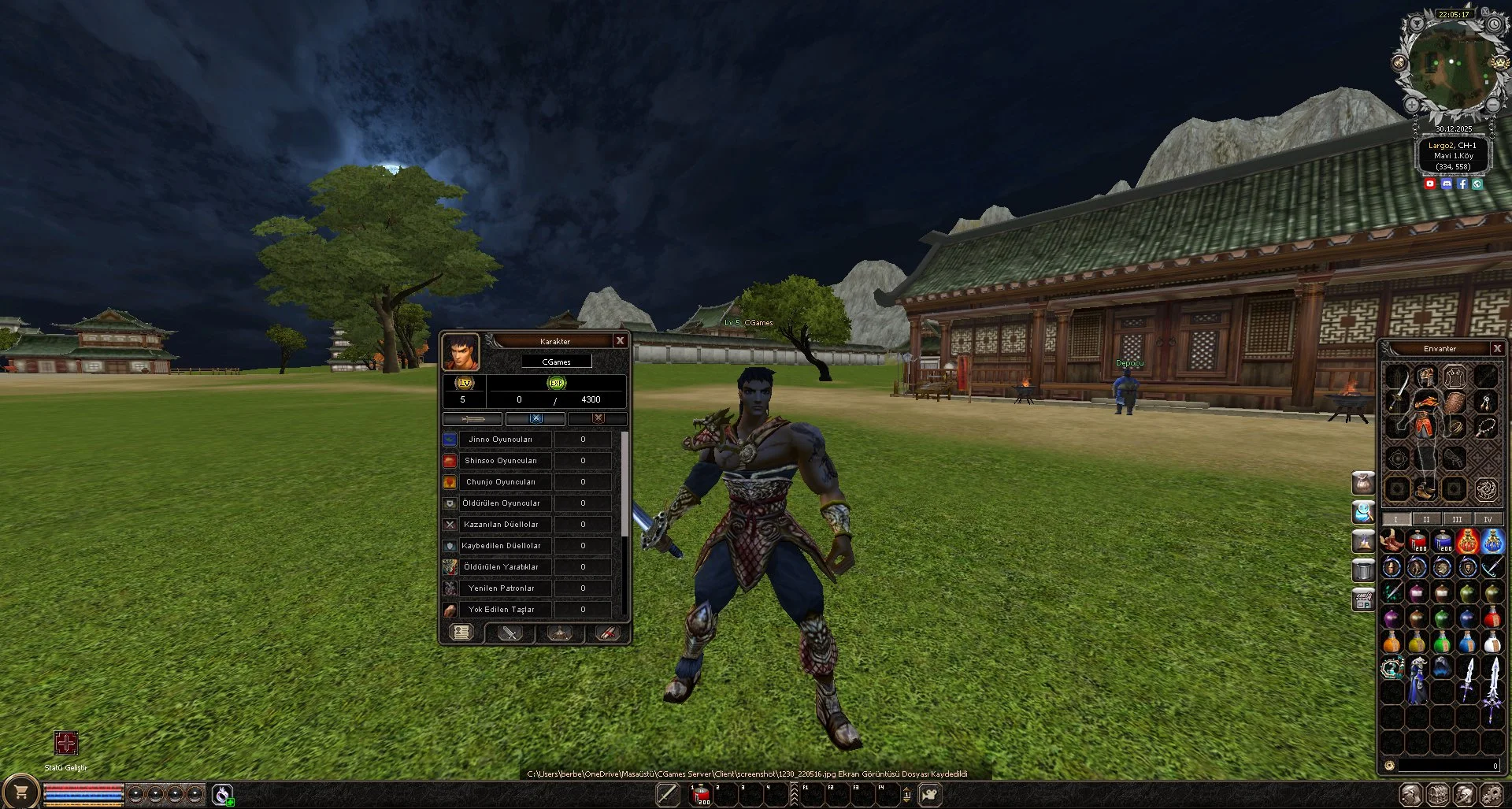Select the blue potion stack of 200

click(1443, 541)
